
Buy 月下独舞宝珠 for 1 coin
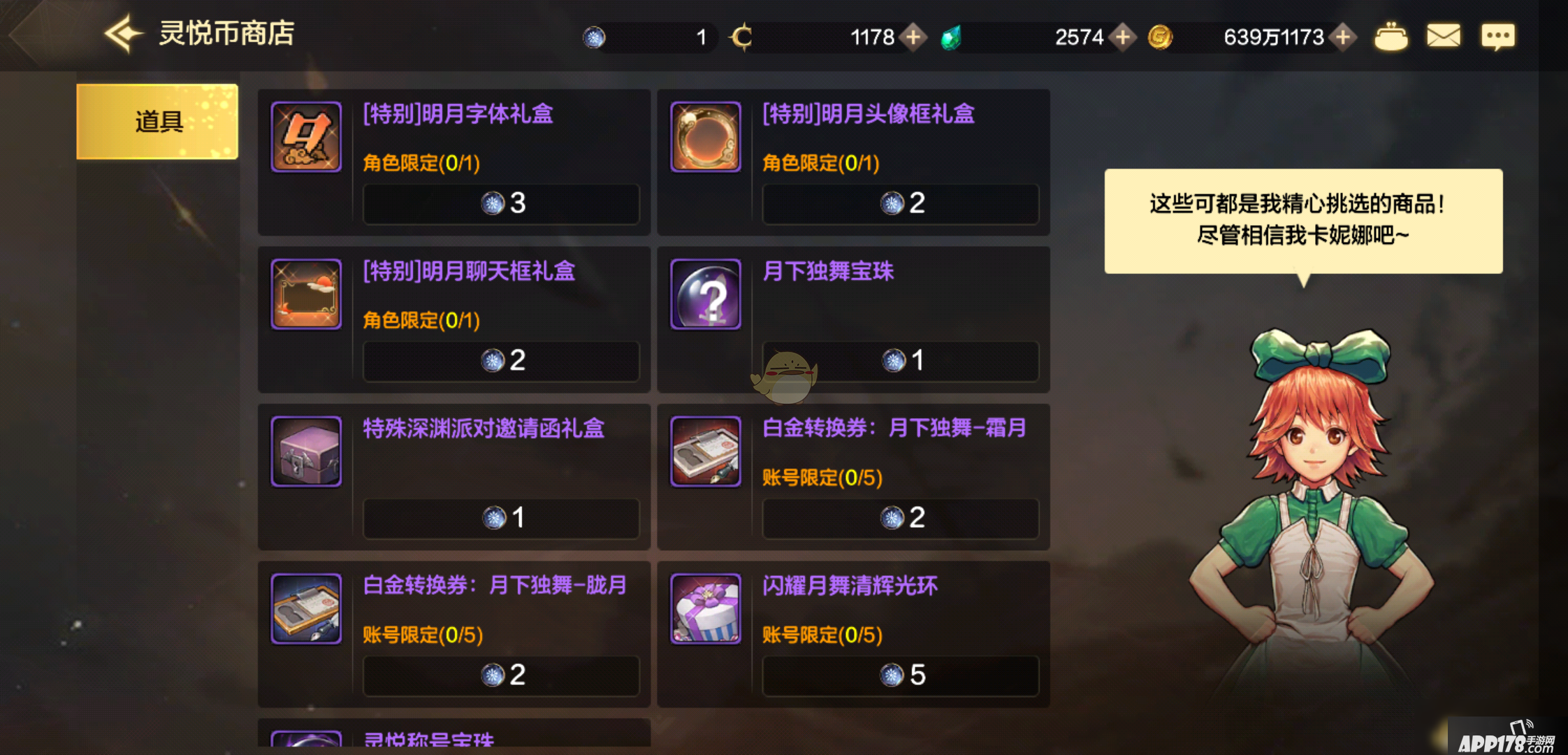(x=901, y=361)
